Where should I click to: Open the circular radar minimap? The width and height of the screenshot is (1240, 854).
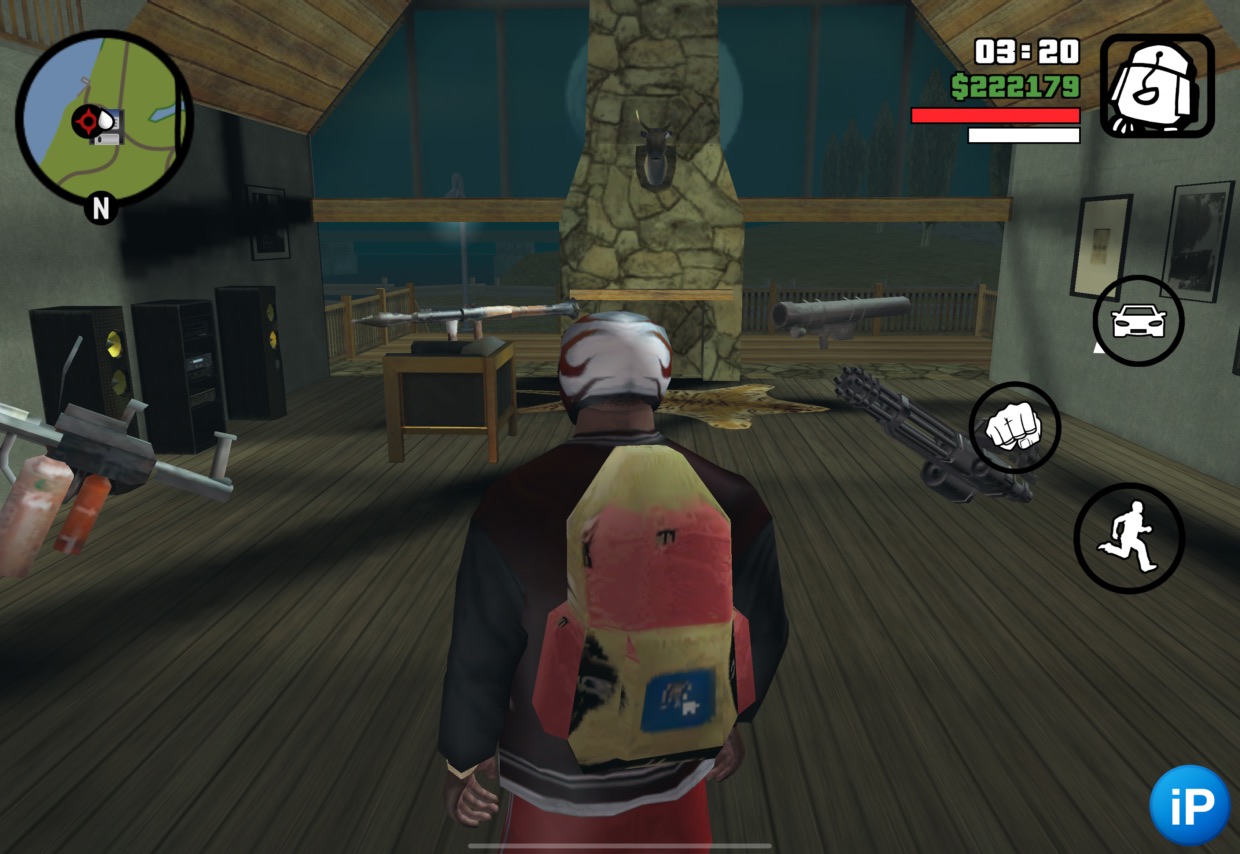[x=104, y=118]
